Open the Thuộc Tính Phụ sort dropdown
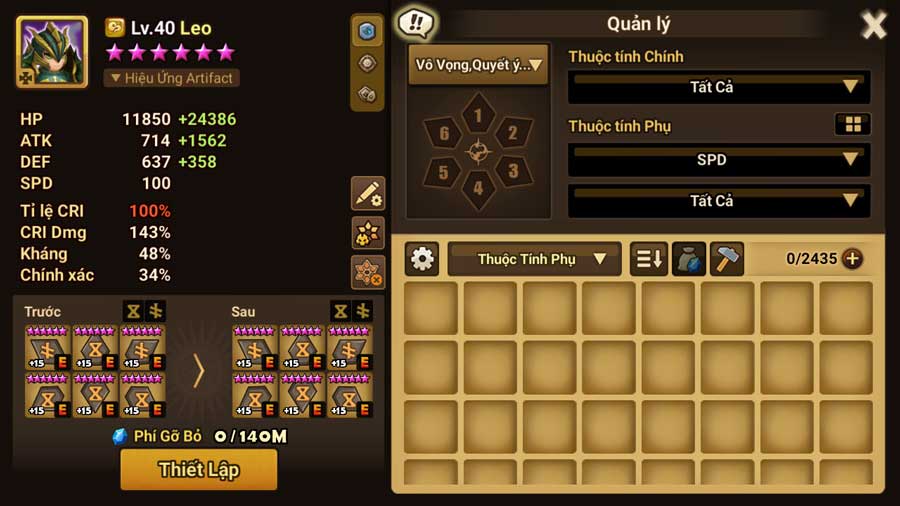The width and height of the screenshot is (900, 506). click(x=534, y=259)
